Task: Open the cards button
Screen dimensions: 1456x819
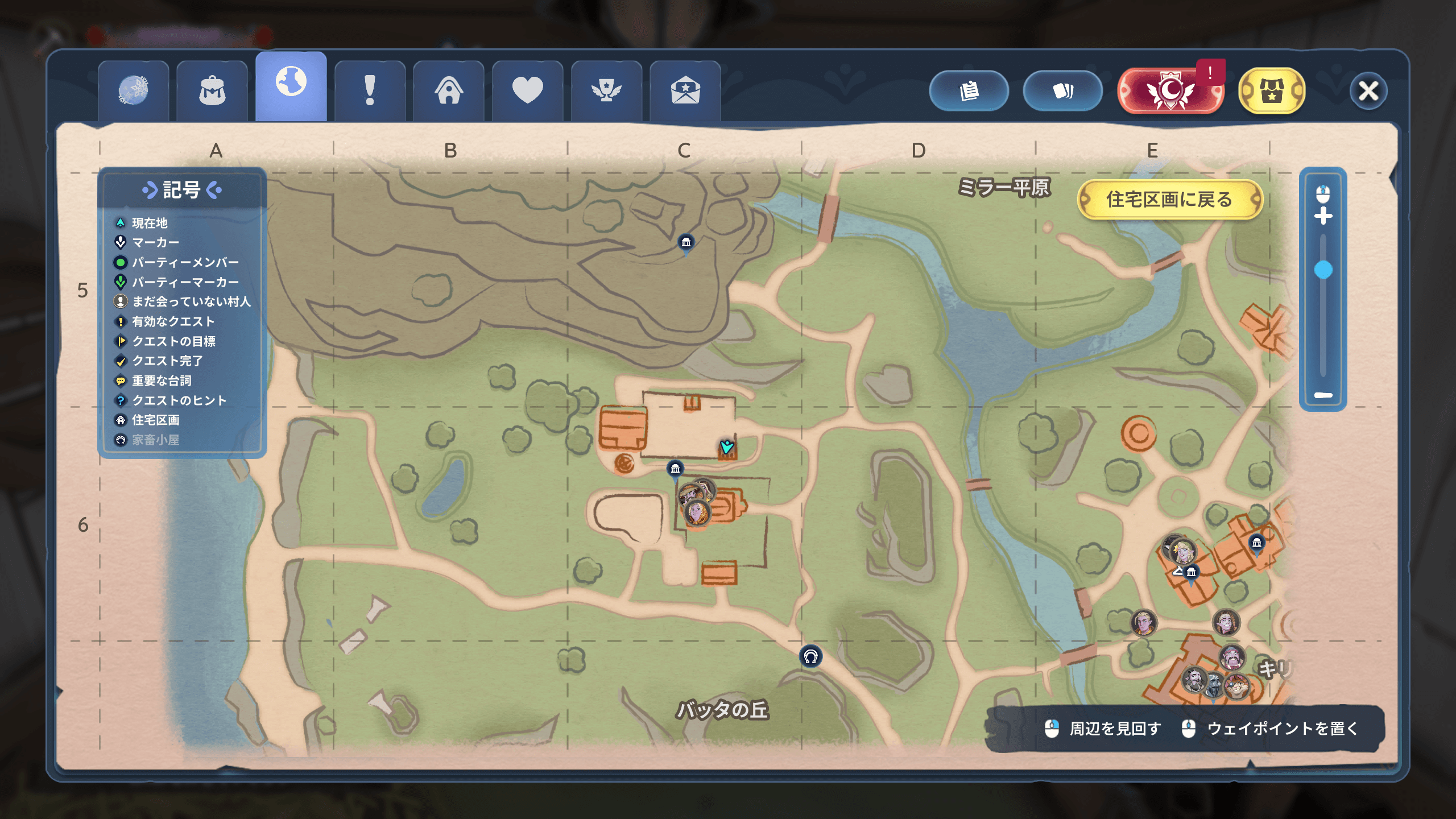Action: coord(1062,91)
